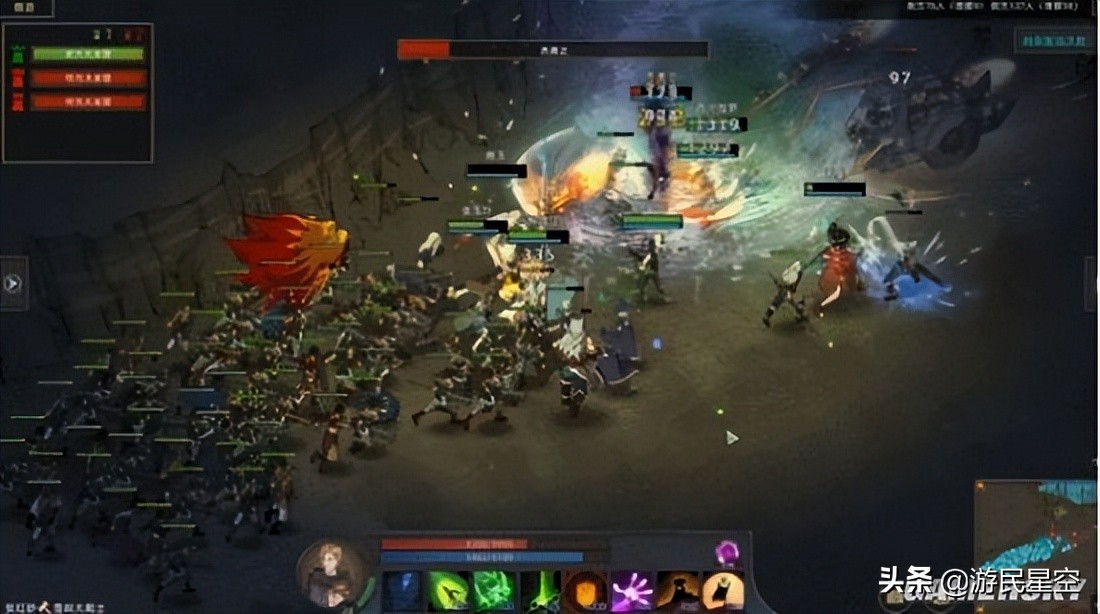Select the green army bar in panel
Image resolution: width=1100 pixels, height=614 pixels.
click(x=88, y=54)
